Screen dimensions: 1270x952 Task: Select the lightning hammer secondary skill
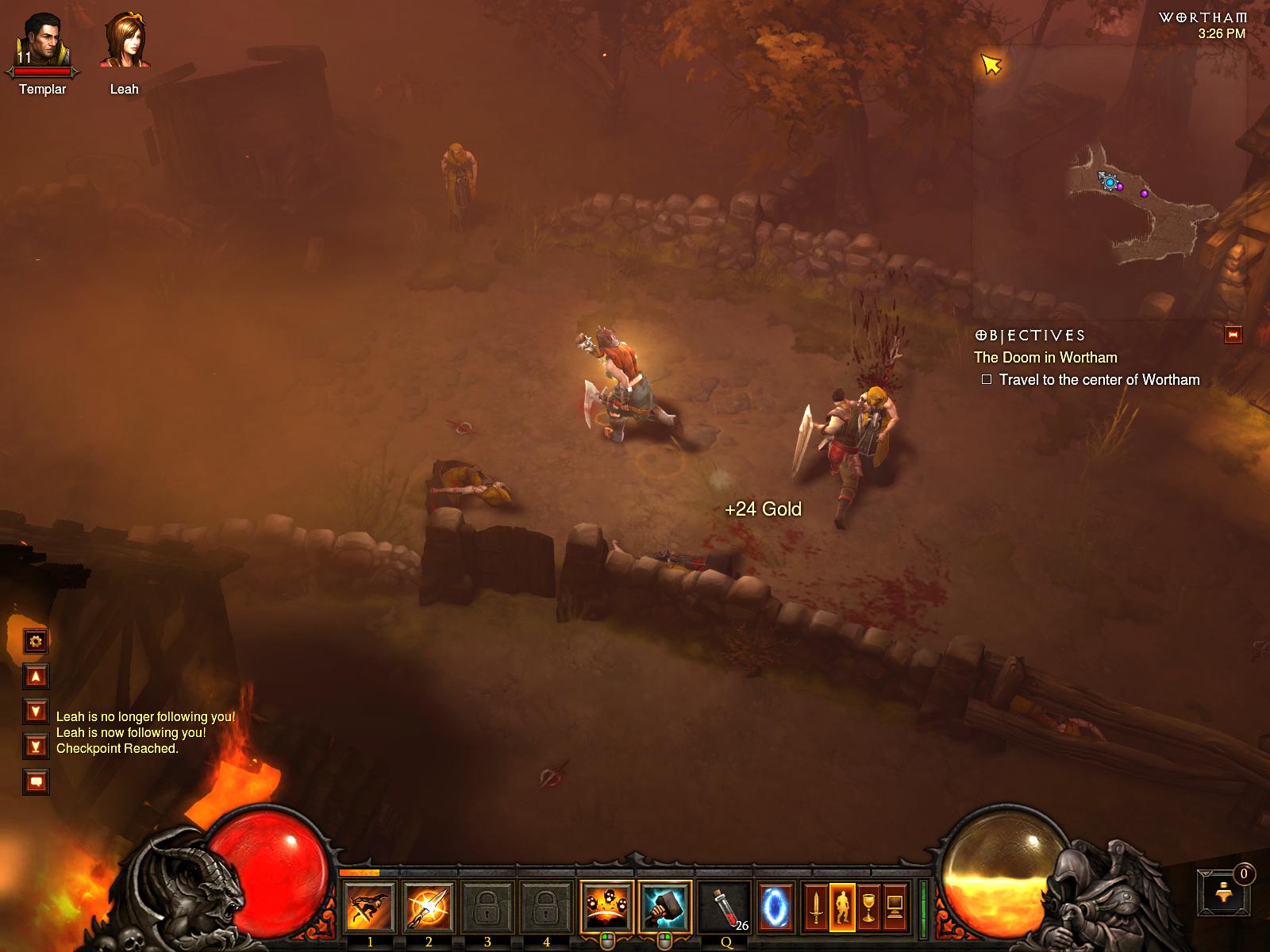coord(664,908)
